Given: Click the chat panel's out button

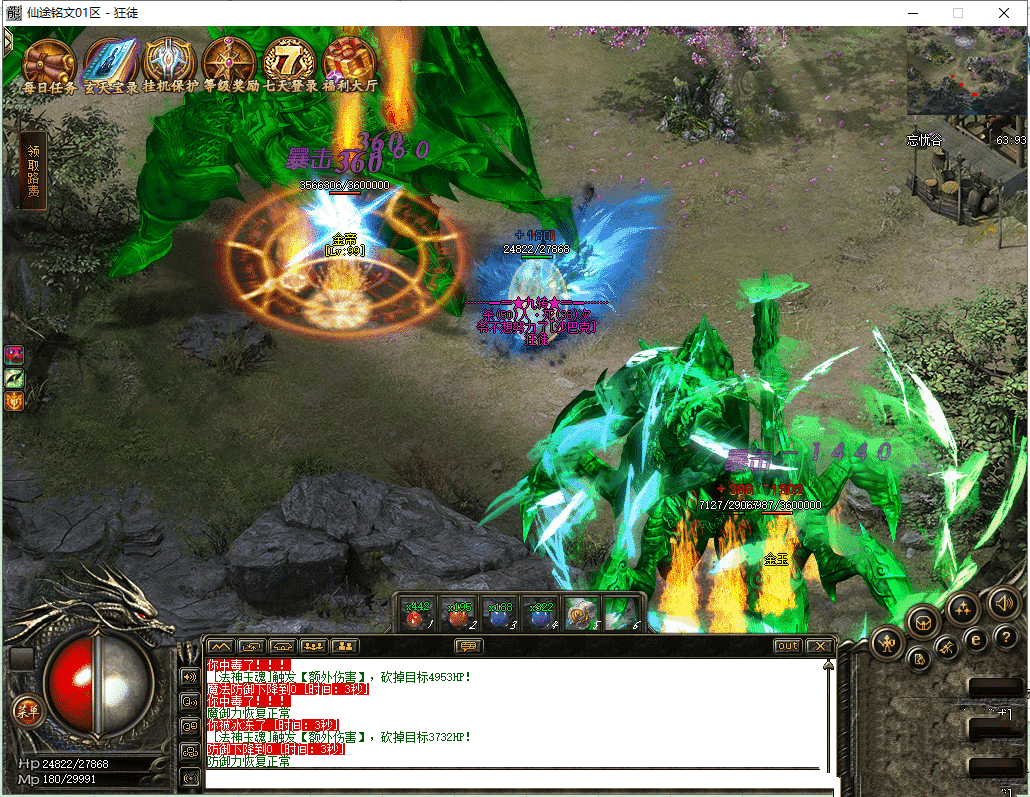Looking at the screenshot, I should tap(788, 646).
